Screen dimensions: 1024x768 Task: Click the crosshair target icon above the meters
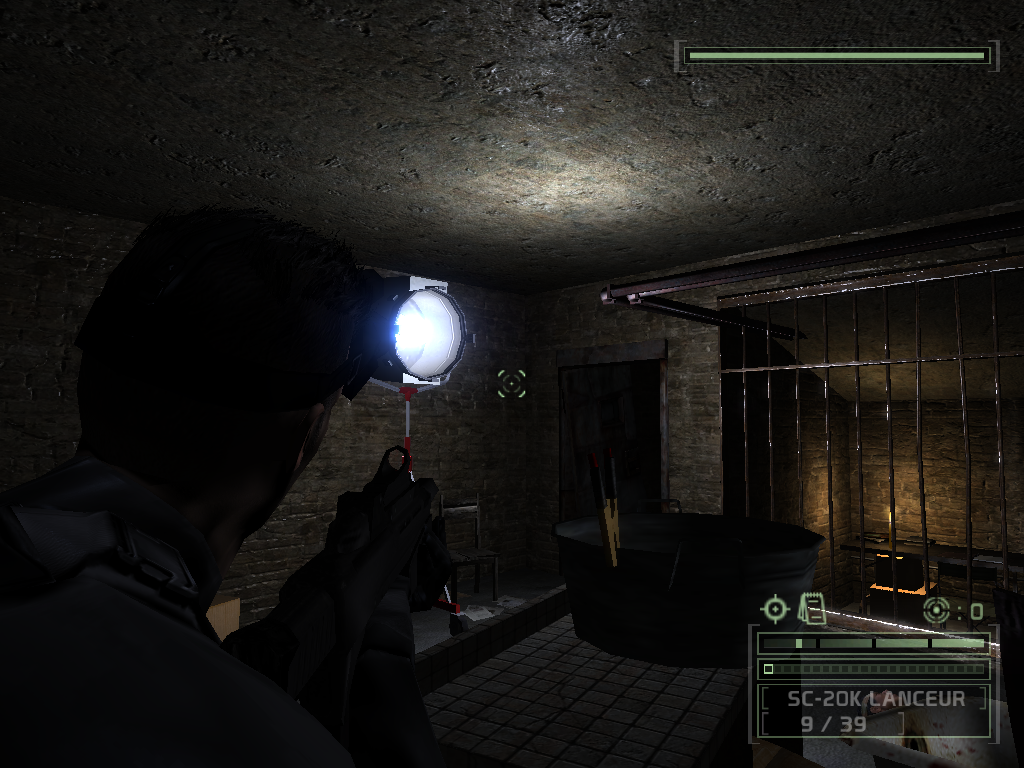(x=775, y=608)
